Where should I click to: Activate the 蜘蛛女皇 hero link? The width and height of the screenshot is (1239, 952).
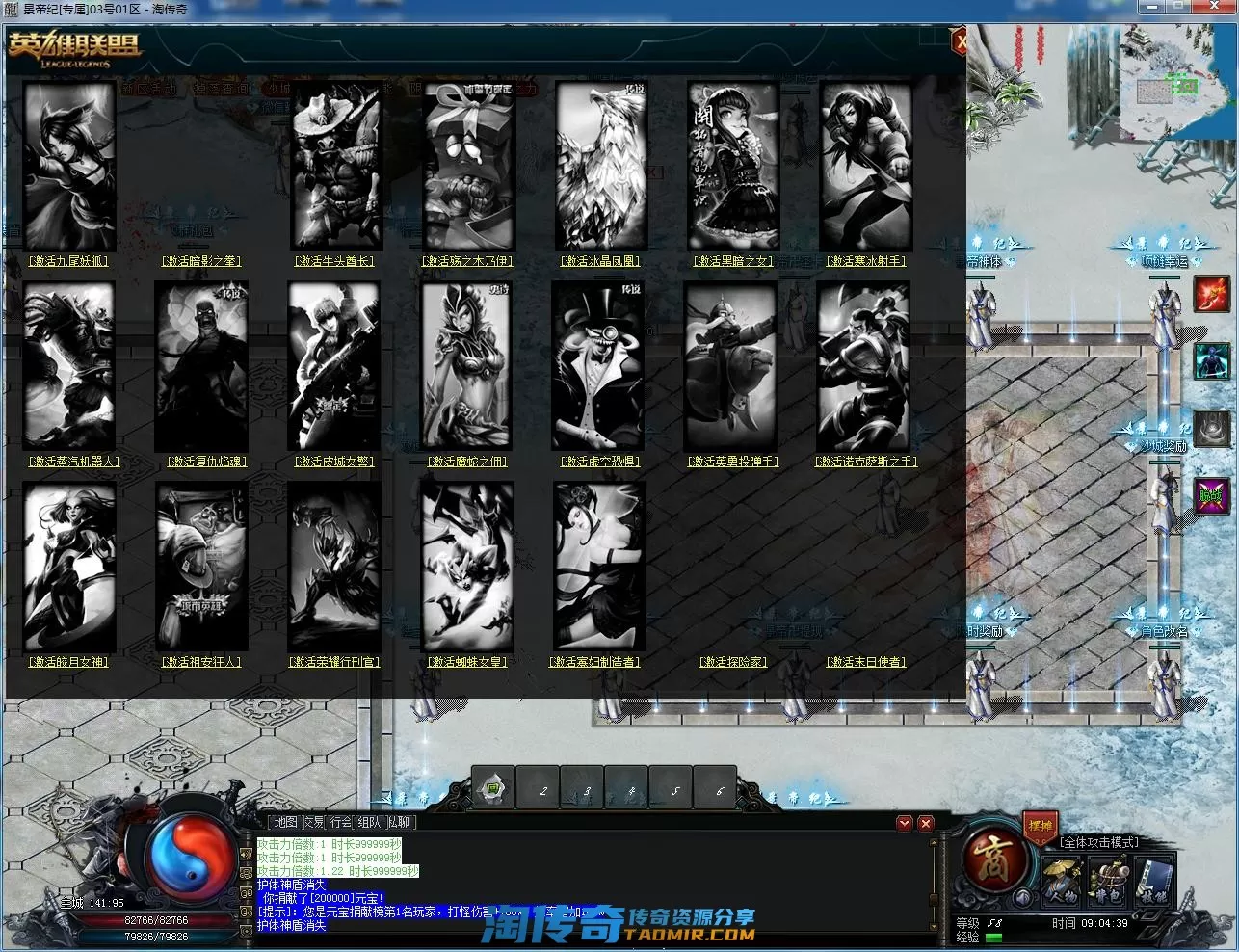(x=467, y=662)
